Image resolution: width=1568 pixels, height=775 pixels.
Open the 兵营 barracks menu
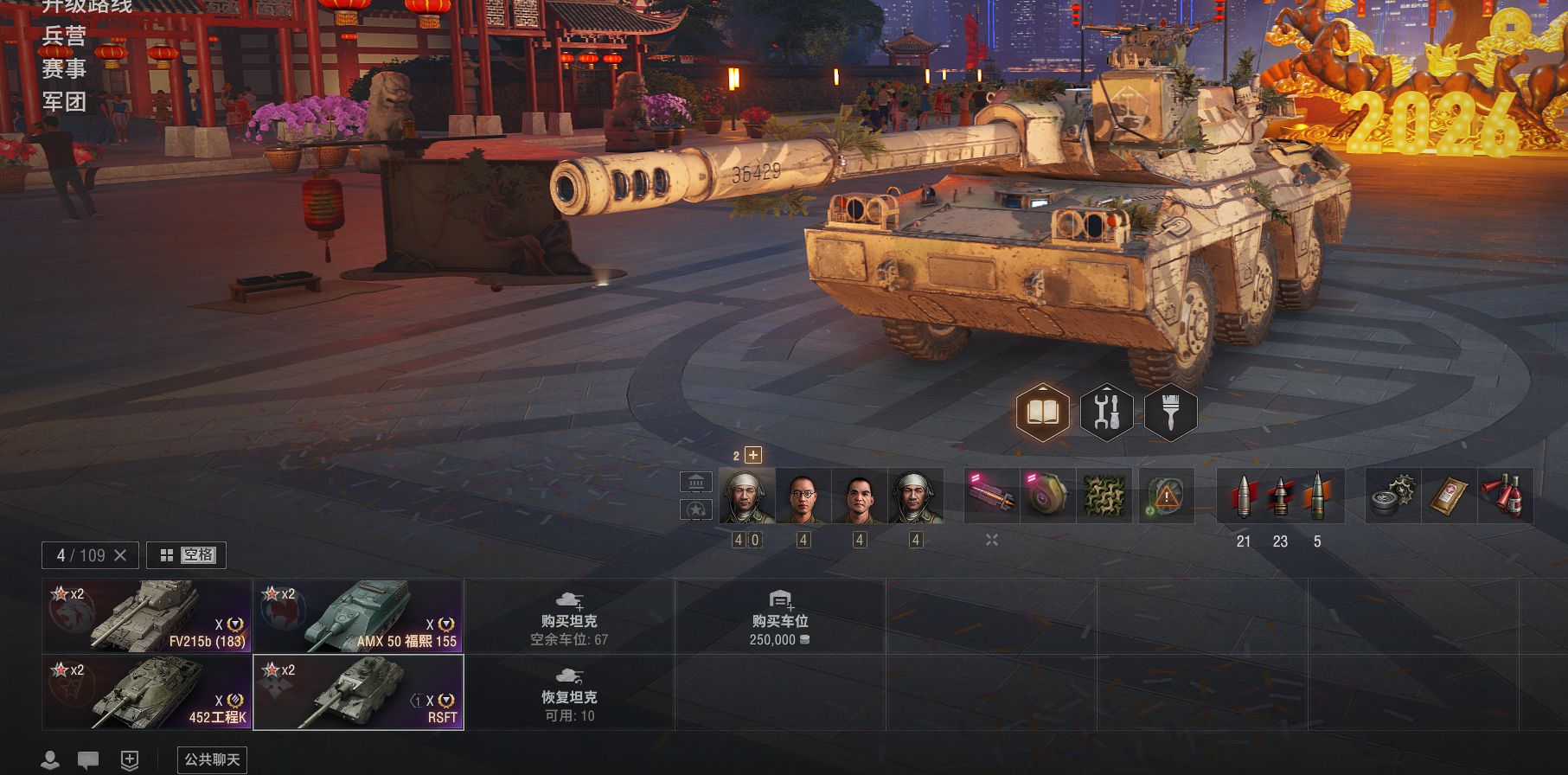64,36
